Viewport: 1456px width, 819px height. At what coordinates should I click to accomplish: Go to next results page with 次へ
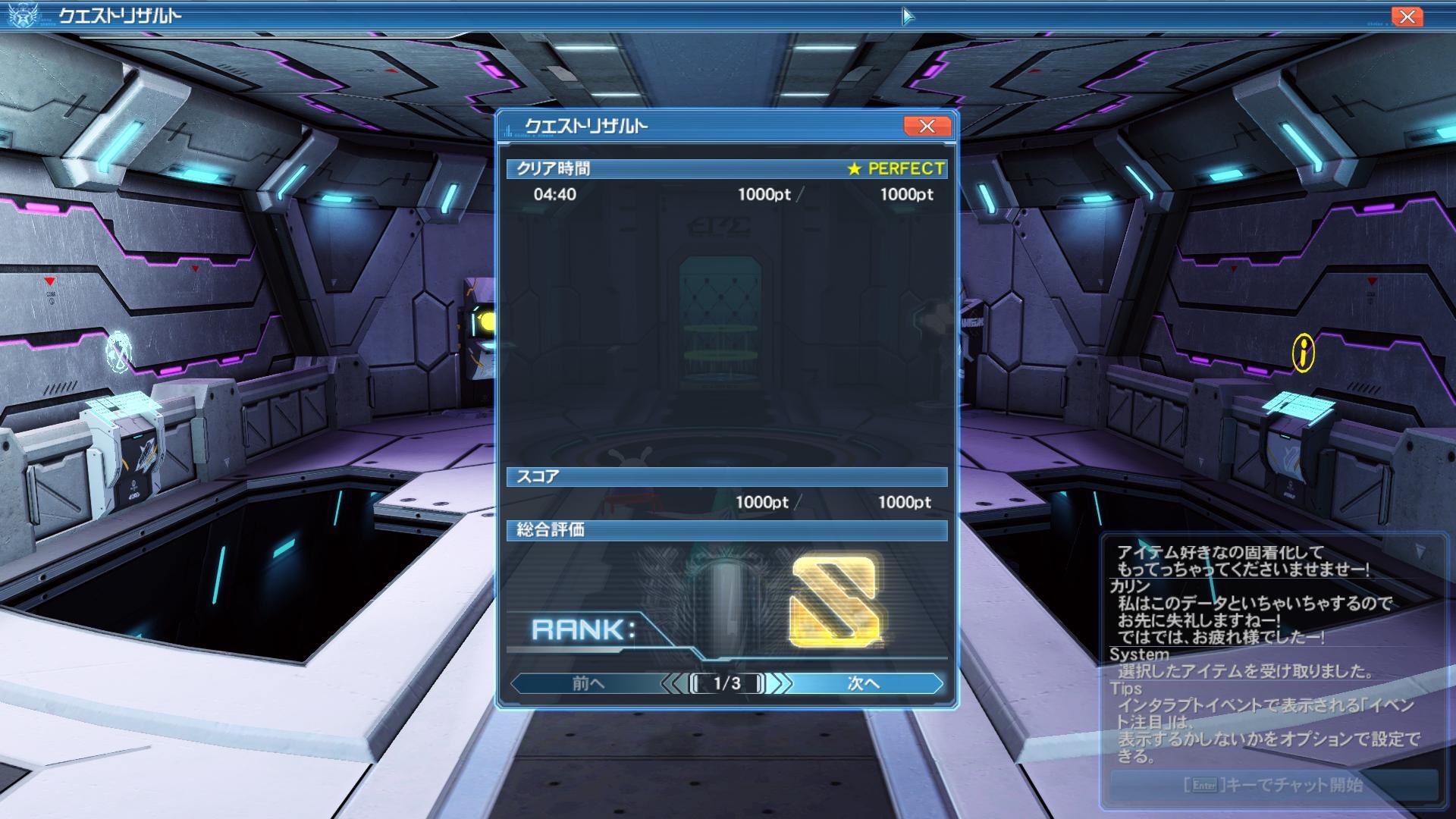tap(864, 683)
